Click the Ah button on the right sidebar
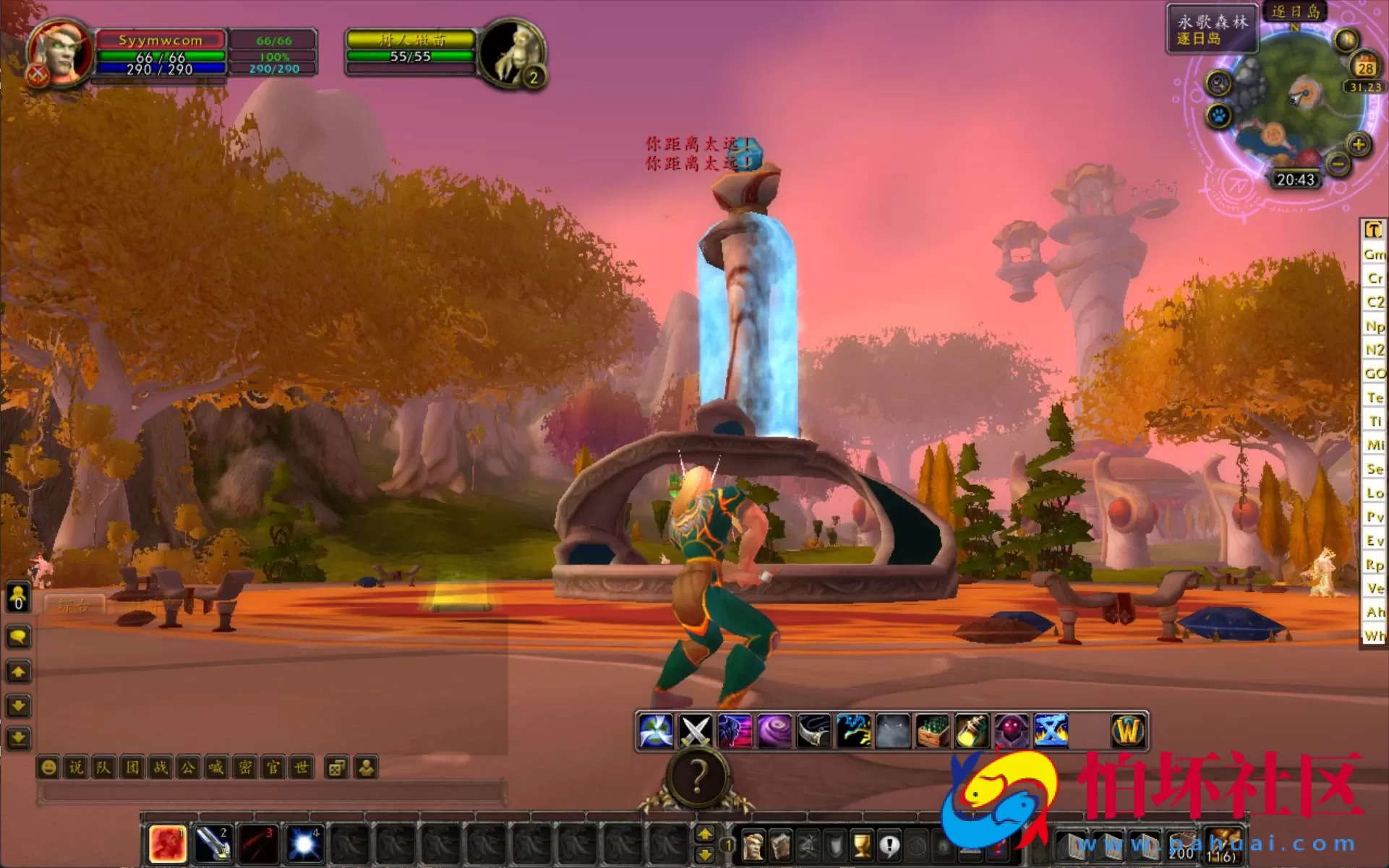Screen dimensions: 1389x868 [1372, 611]
